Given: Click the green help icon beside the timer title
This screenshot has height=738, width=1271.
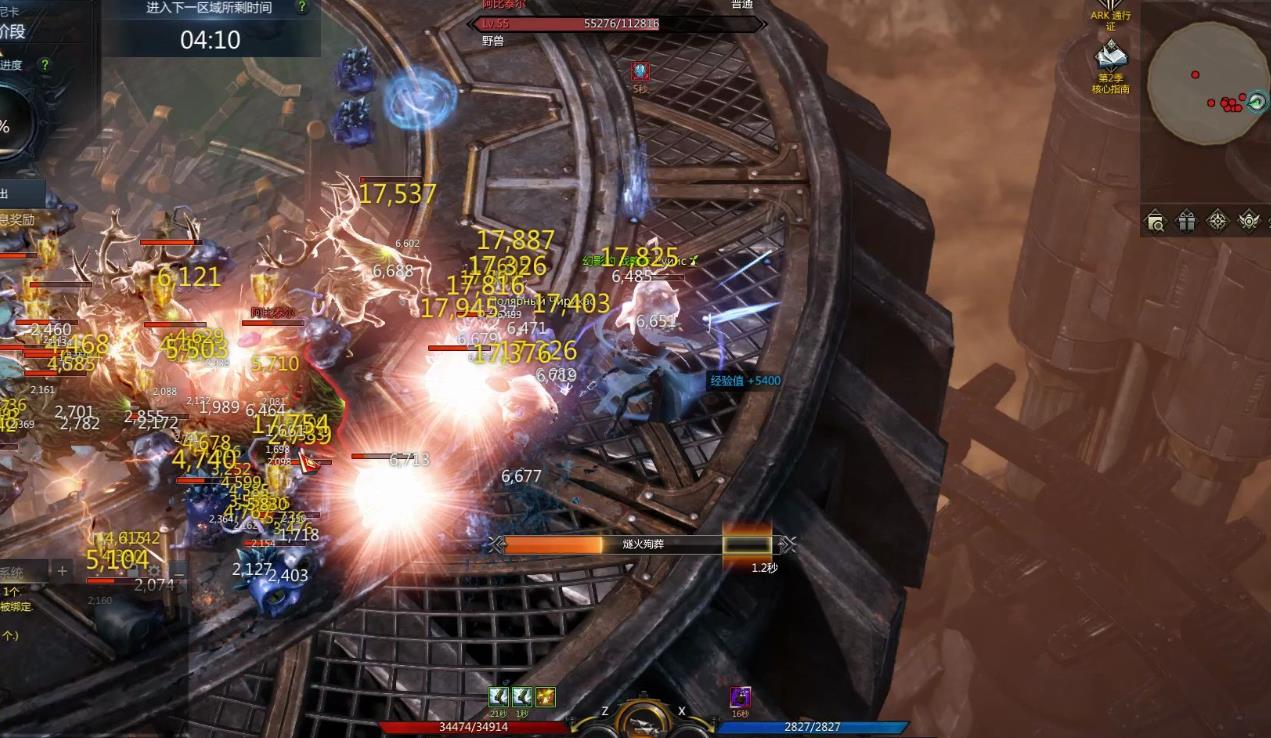Looking at the screenshot, I should point(302,7).
